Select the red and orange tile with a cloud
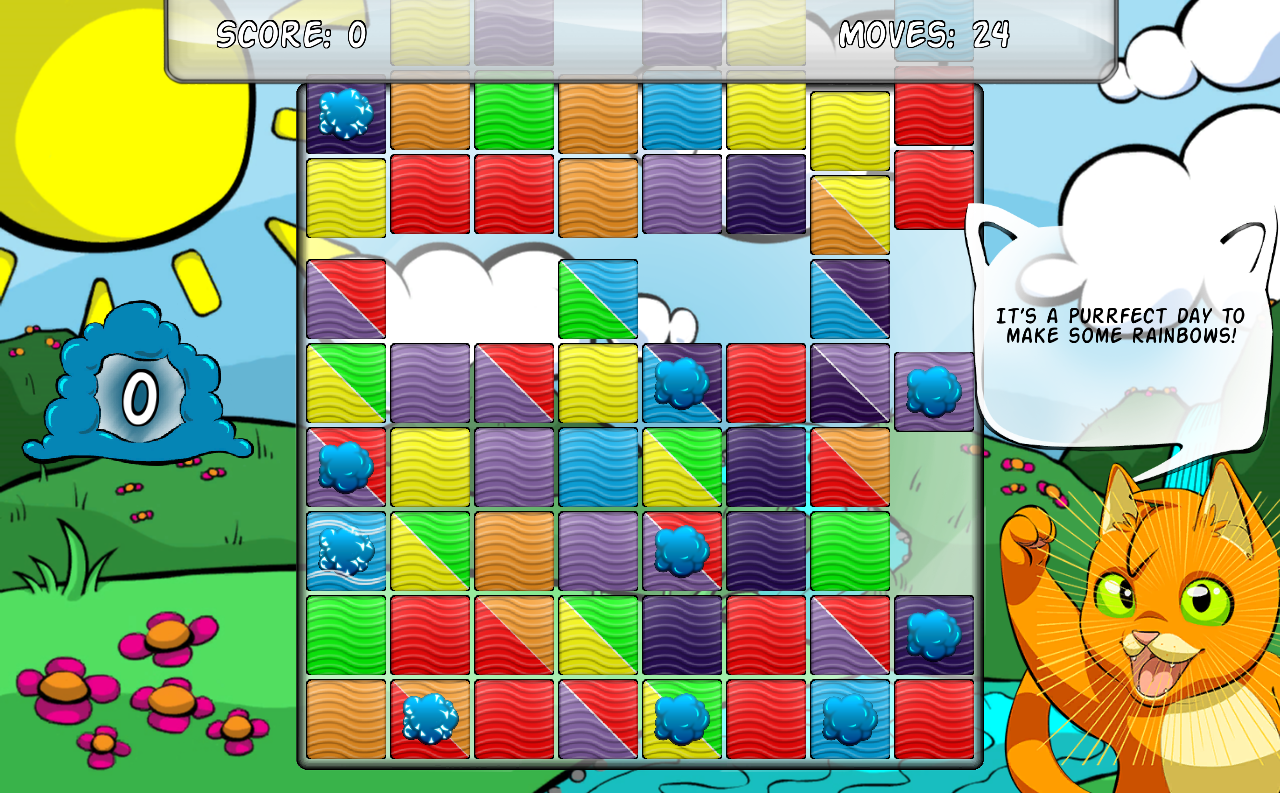Viewport: 1280px width, 793px height. (x=430, y=718)
